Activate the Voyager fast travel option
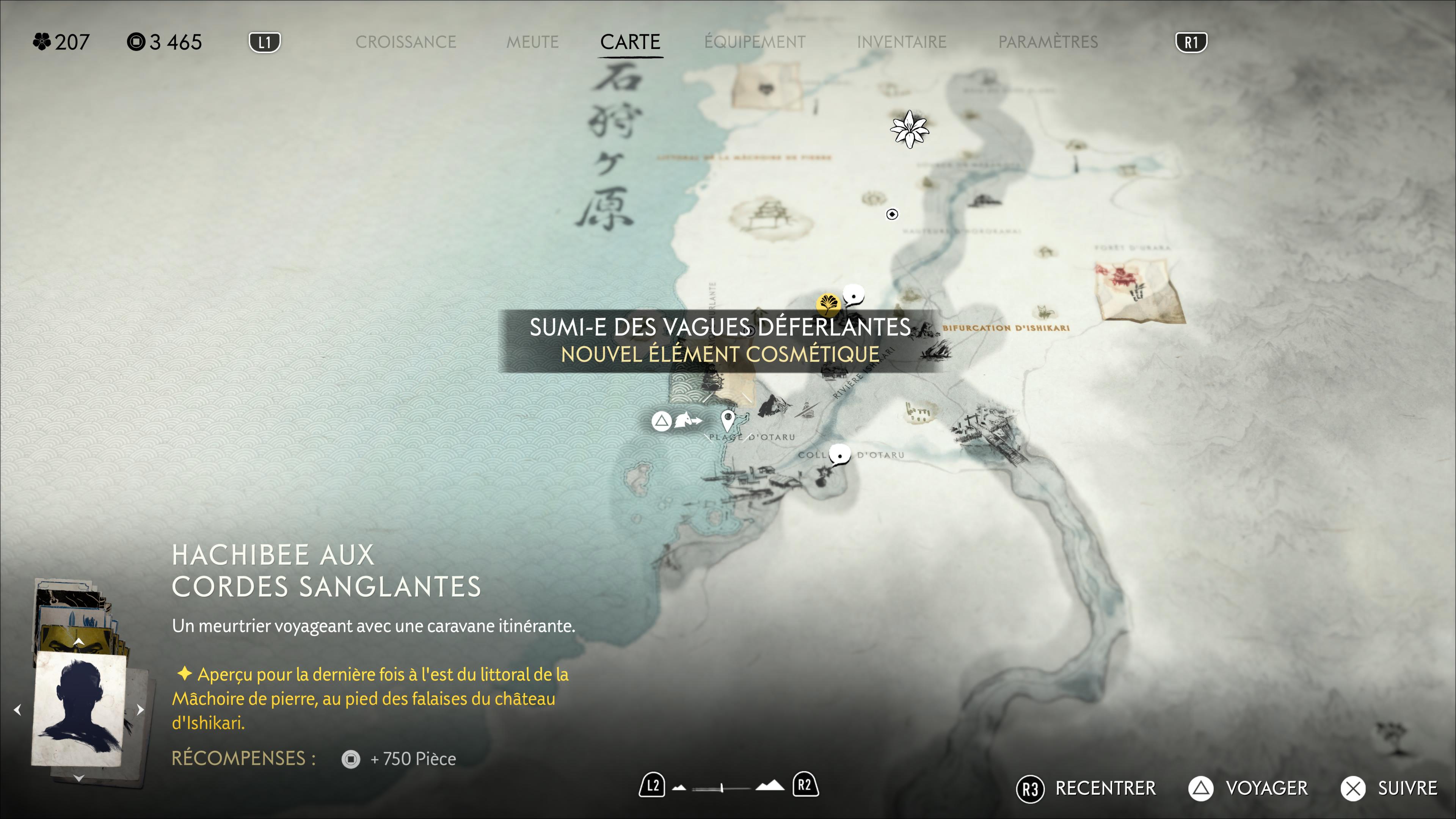 [1248, 788]
